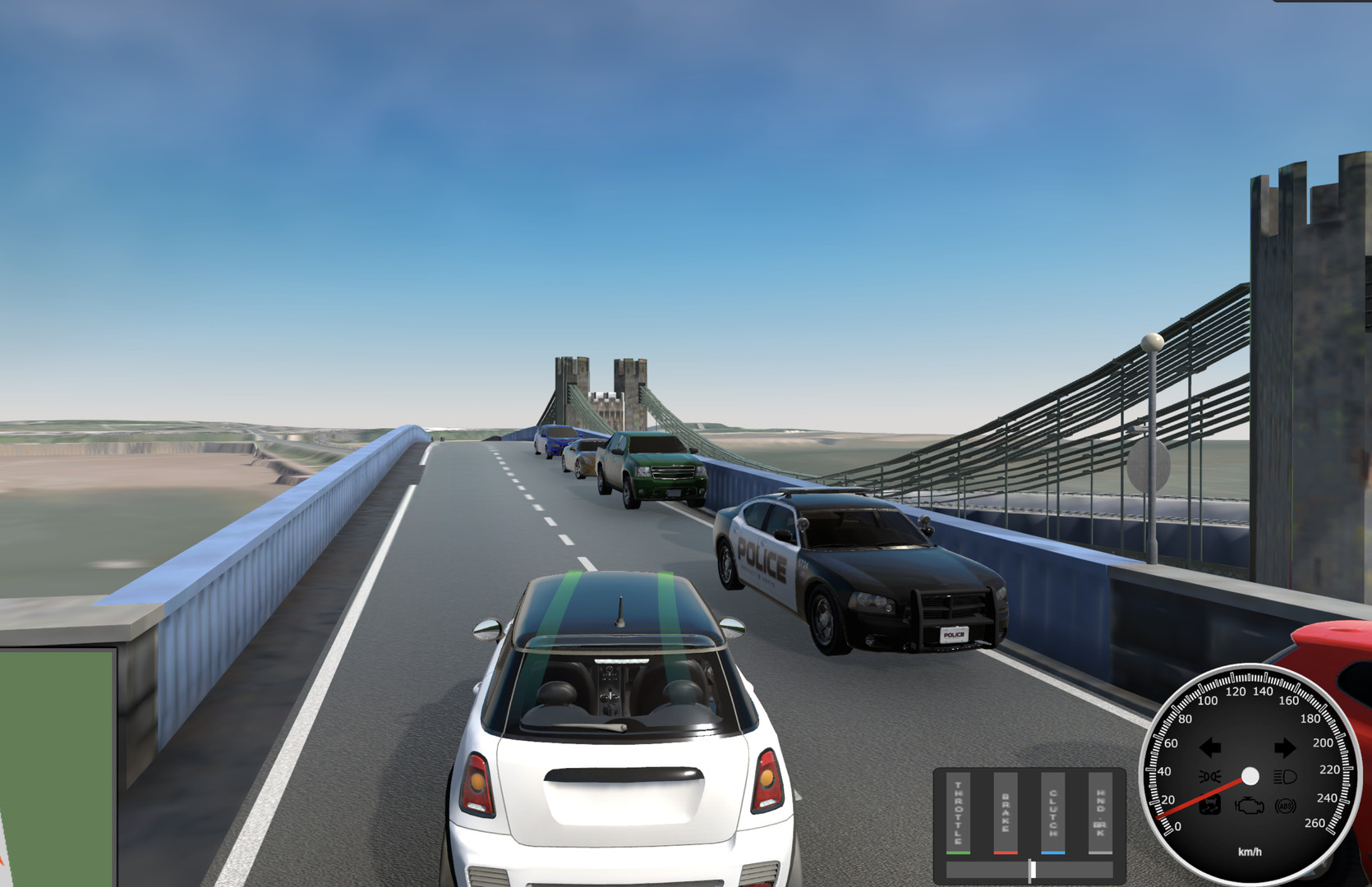Click the red speedometer needle
This screenshot has height=887, width=1372.
1199,798
